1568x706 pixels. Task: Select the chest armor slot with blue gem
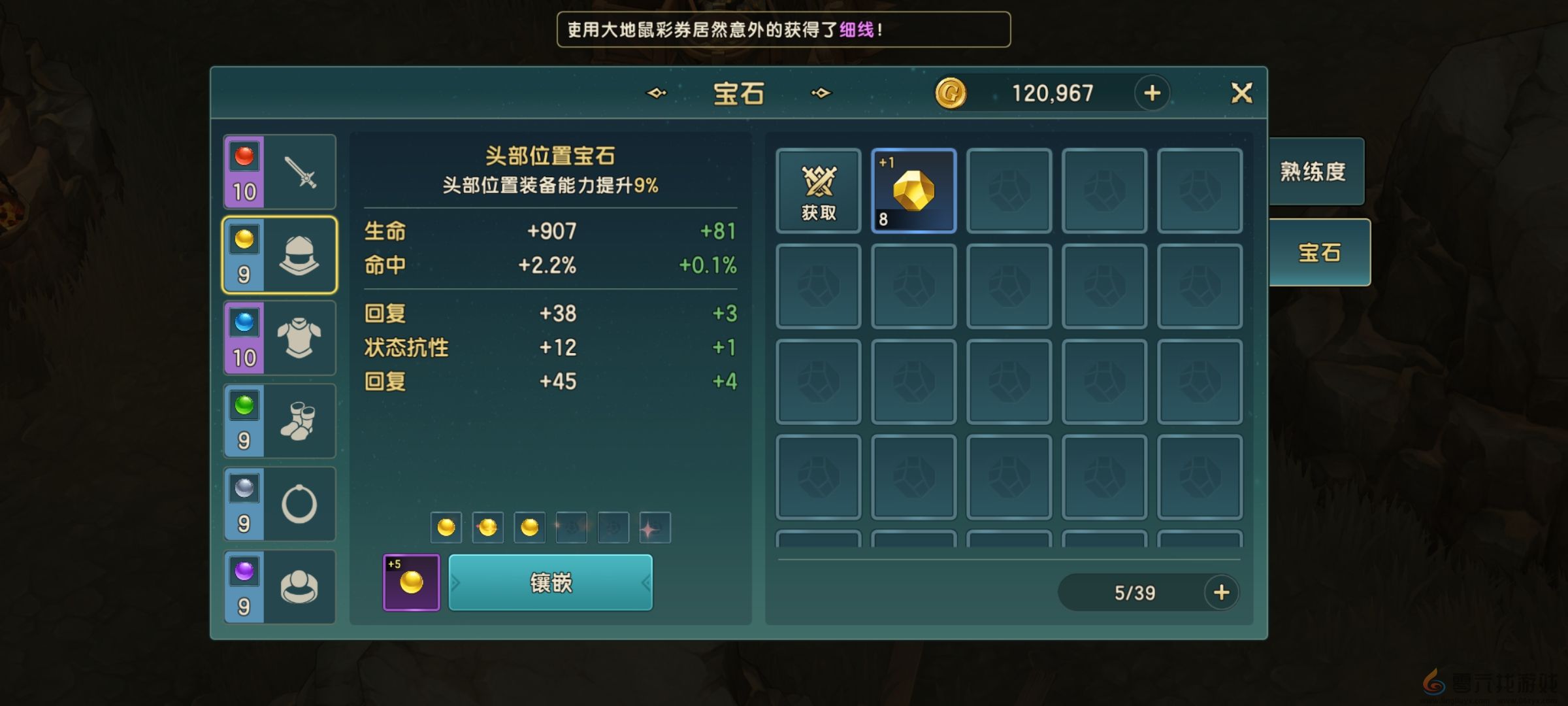(x=279, y=338)
